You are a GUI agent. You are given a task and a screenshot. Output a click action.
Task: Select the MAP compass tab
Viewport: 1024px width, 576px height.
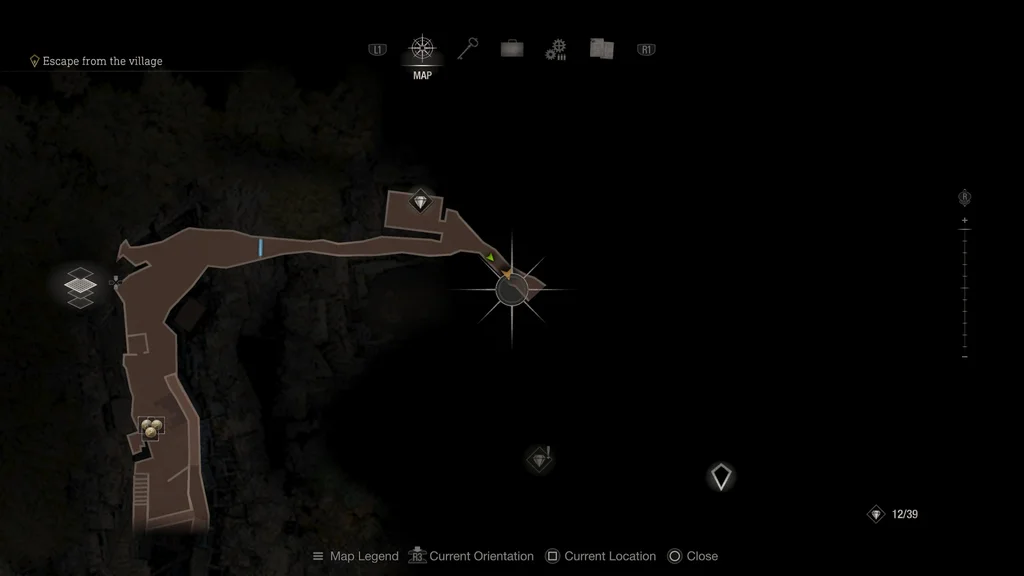point(422,49)
